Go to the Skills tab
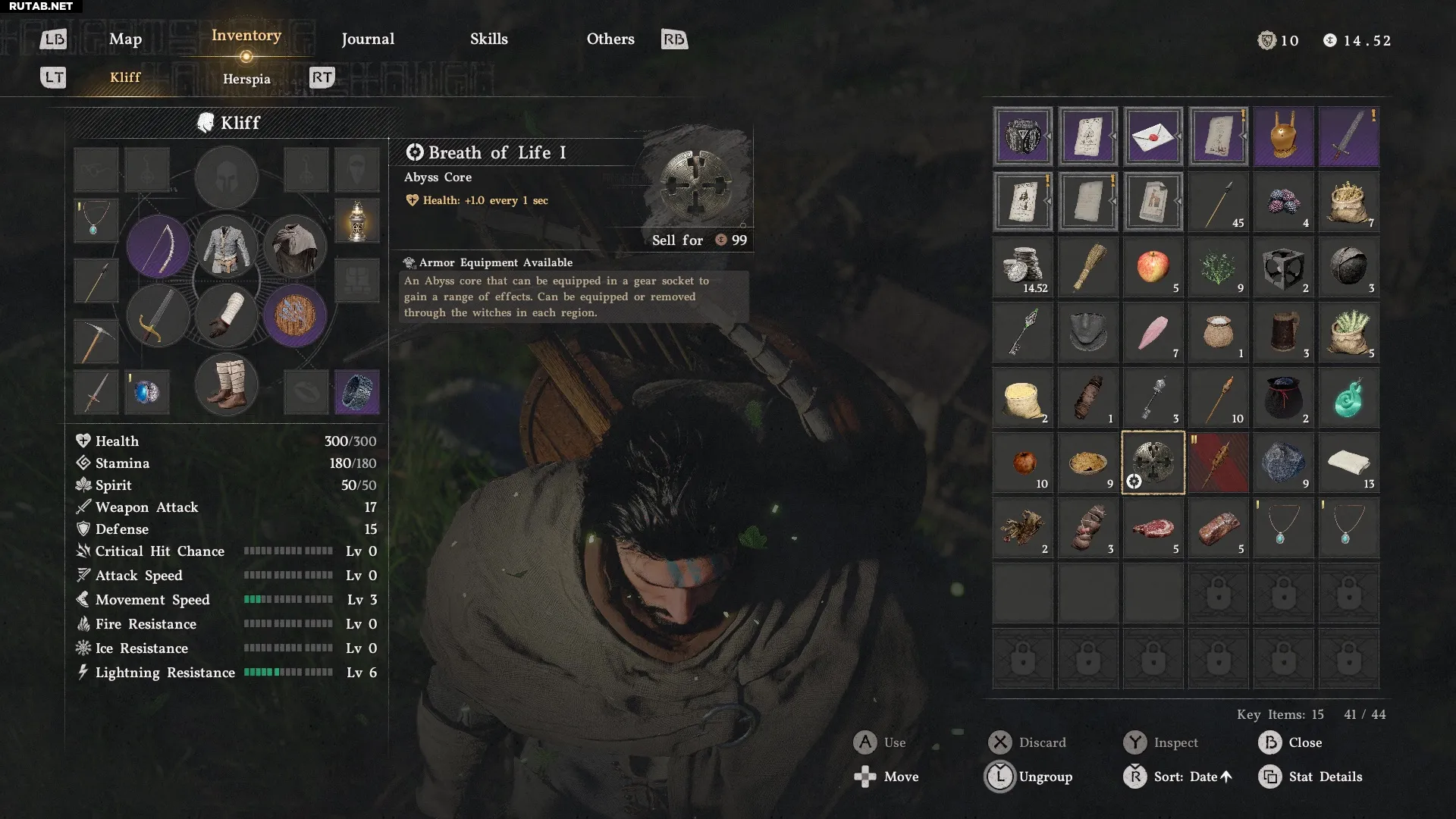The height and width of the screenshot is (819, 1456). click(488, 39)
